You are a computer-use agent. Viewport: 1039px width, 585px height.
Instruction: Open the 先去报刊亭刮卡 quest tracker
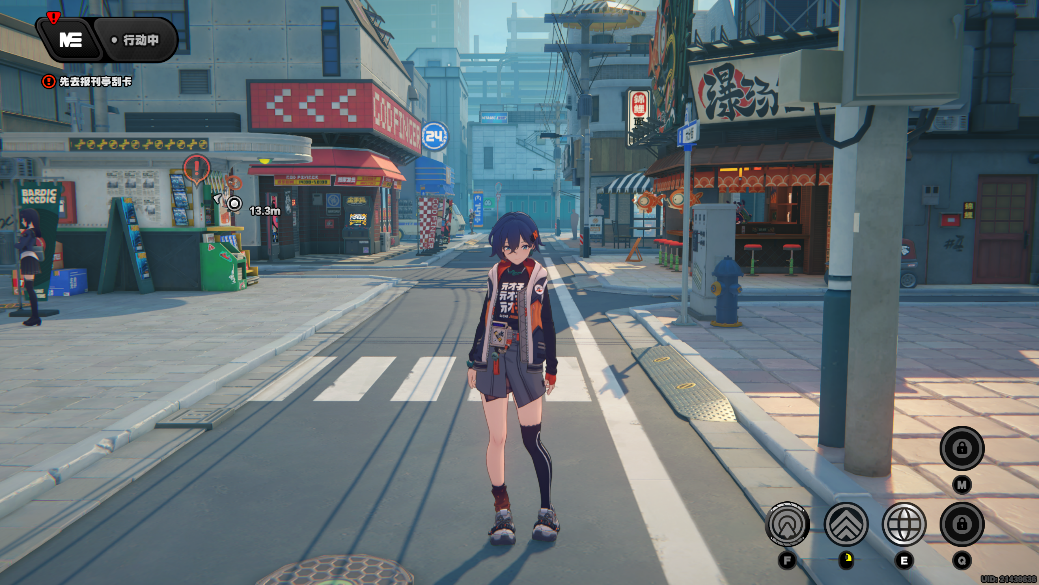click(88, 81)
